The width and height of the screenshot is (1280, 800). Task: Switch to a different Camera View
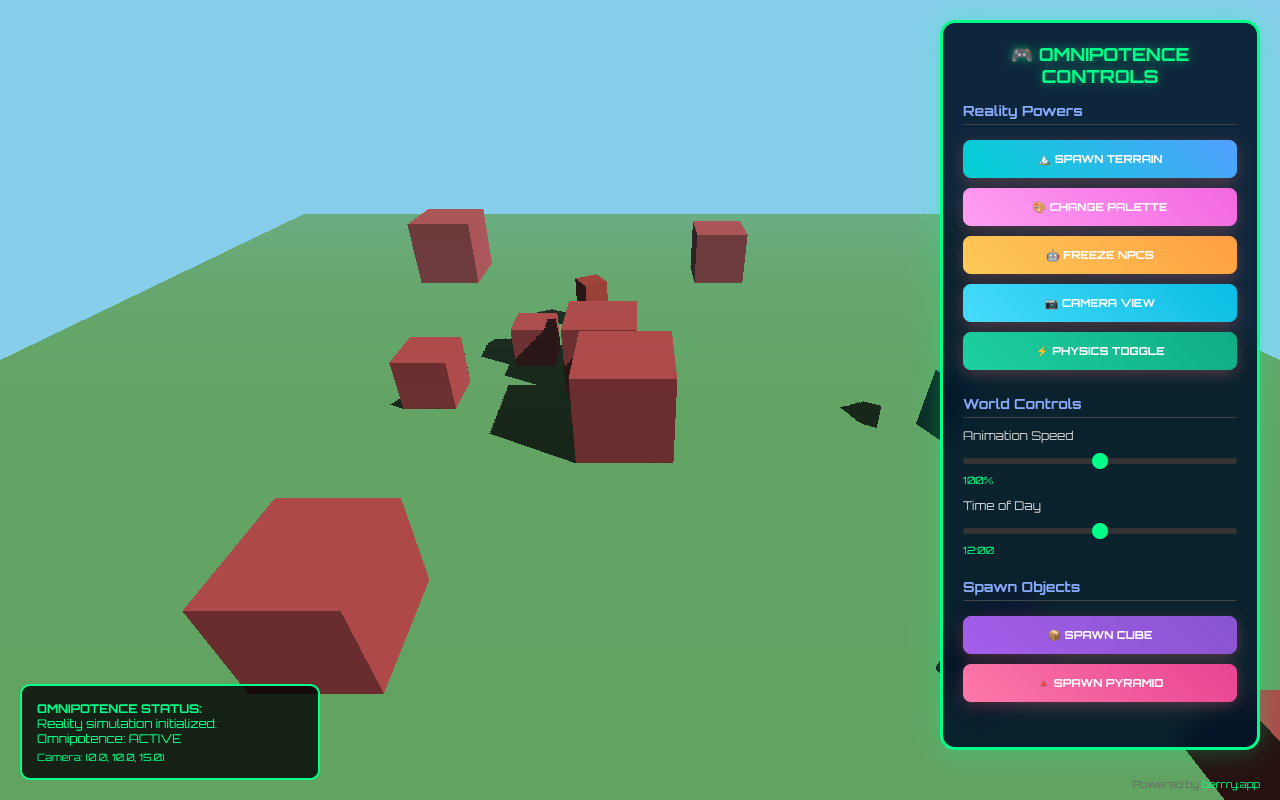pos(1100,303)
